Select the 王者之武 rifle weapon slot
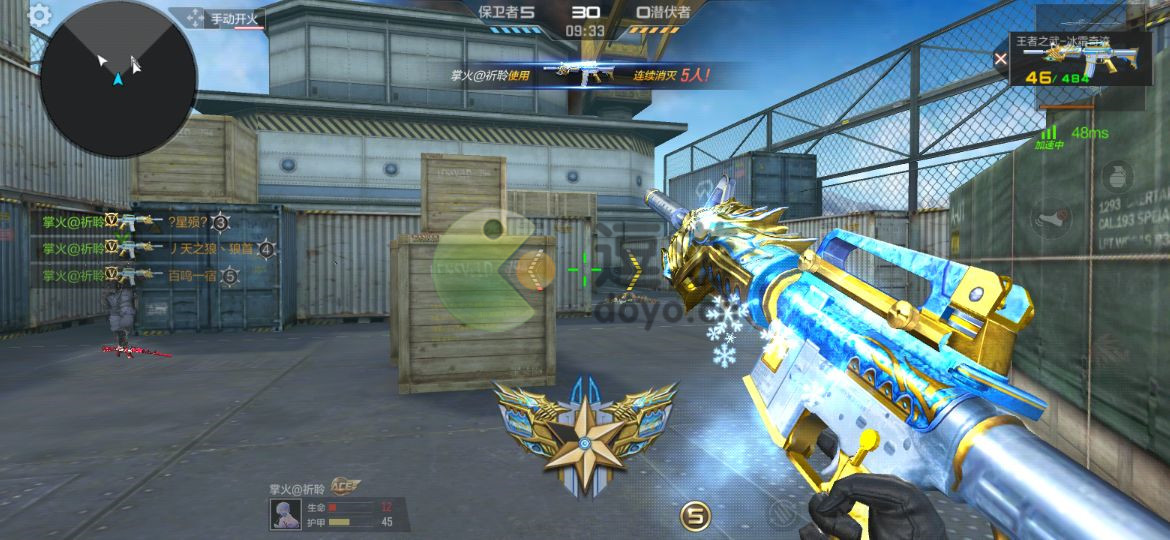The height and width of the screenshot is (540, 1170). [x=1076, y=62]
